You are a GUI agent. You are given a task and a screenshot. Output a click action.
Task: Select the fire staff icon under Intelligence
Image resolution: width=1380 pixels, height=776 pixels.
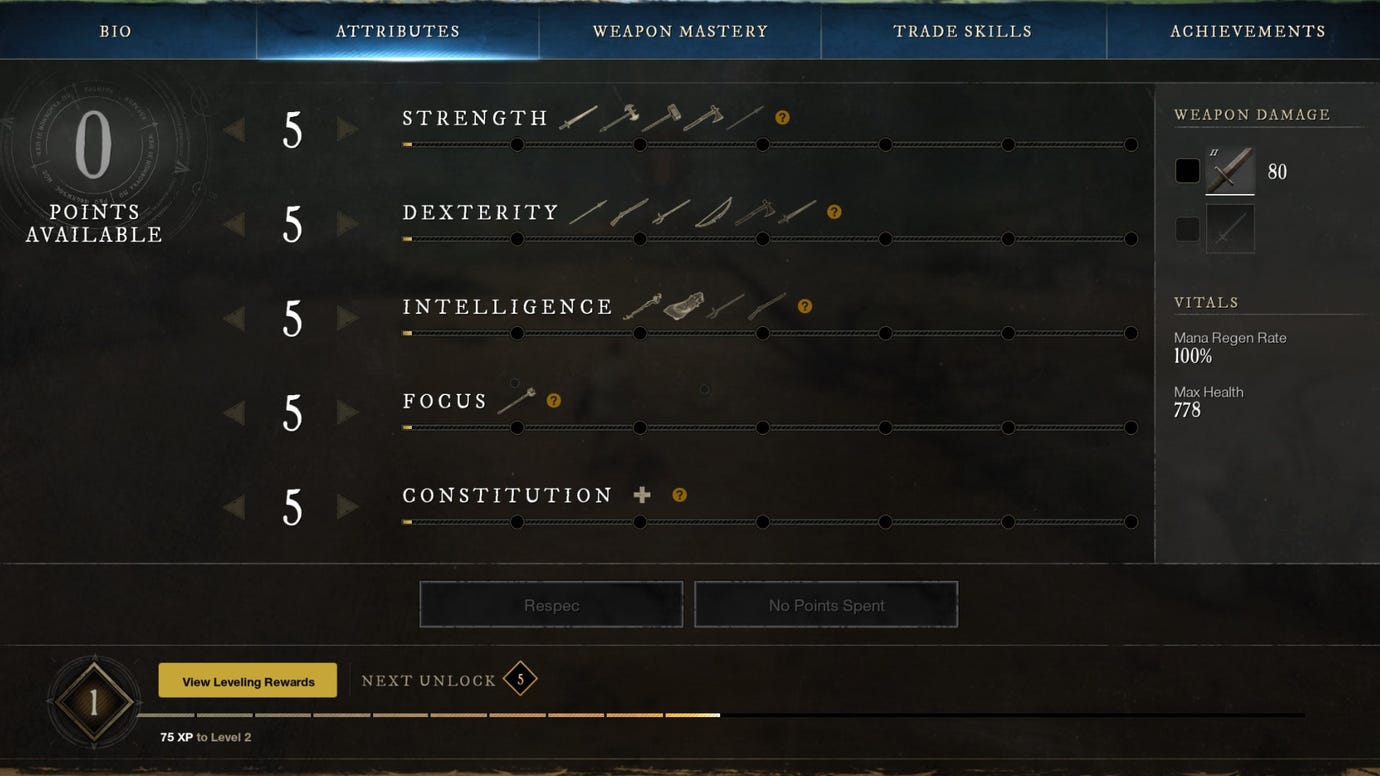[645, 305]
